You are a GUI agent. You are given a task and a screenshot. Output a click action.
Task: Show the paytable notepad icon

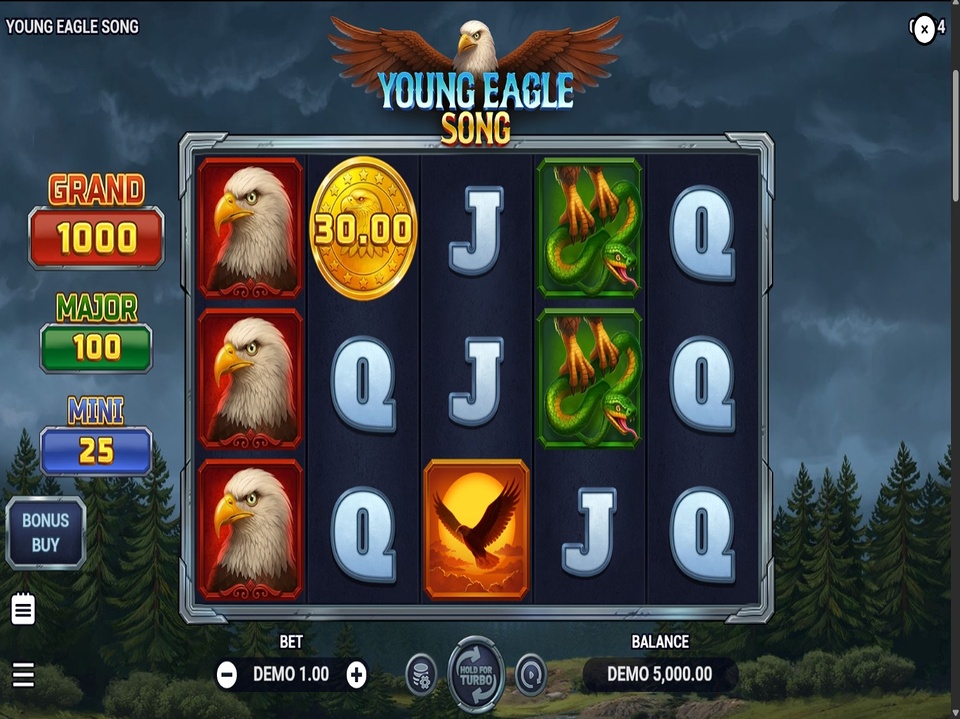click(x=23, y=608)
